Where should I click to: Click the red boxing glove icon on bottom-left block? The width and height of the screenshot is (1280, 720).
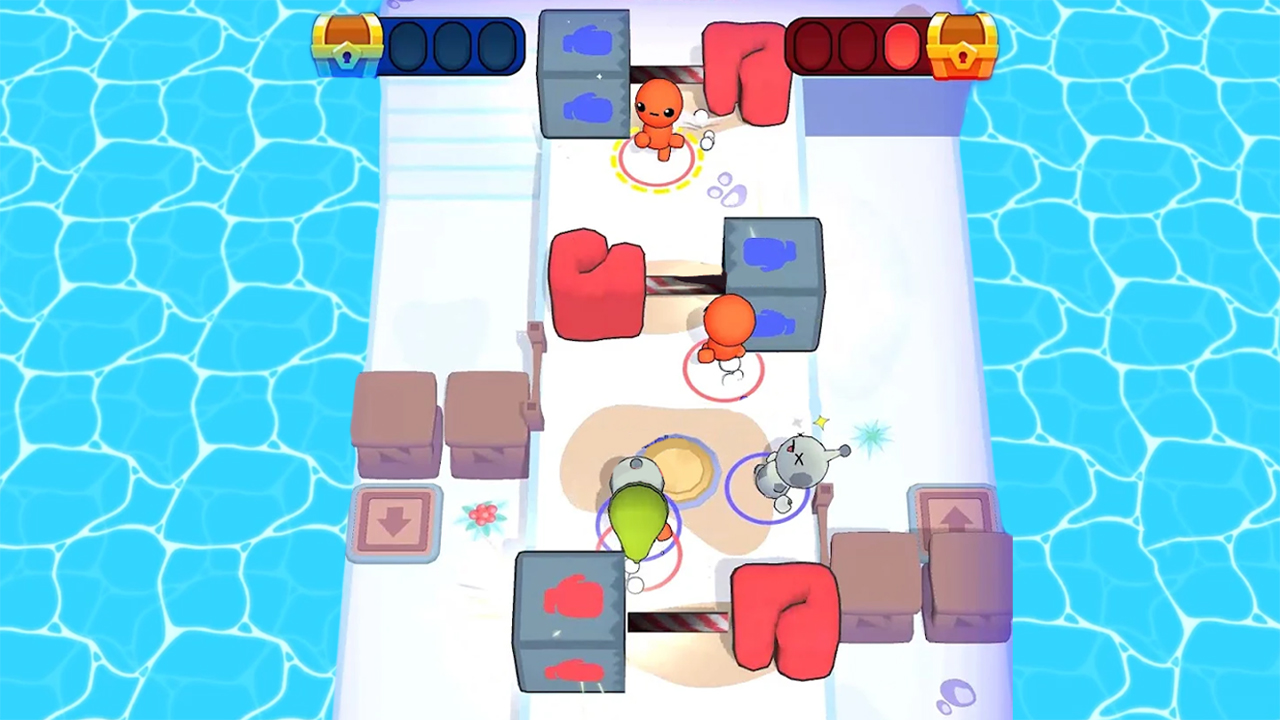point(573,597)
